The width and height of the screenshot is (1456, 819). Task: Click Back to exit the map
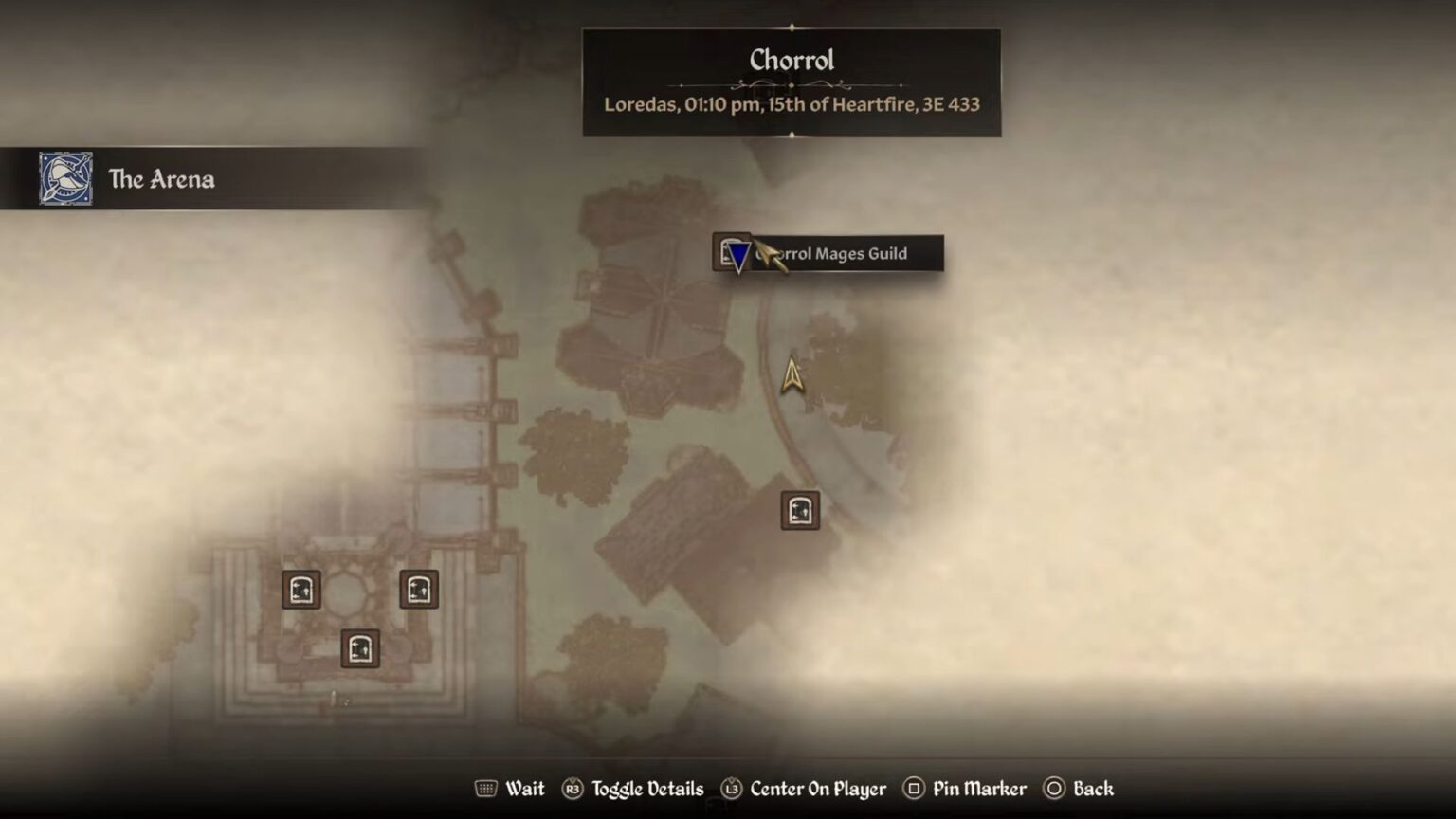[x=1093, y=789]
